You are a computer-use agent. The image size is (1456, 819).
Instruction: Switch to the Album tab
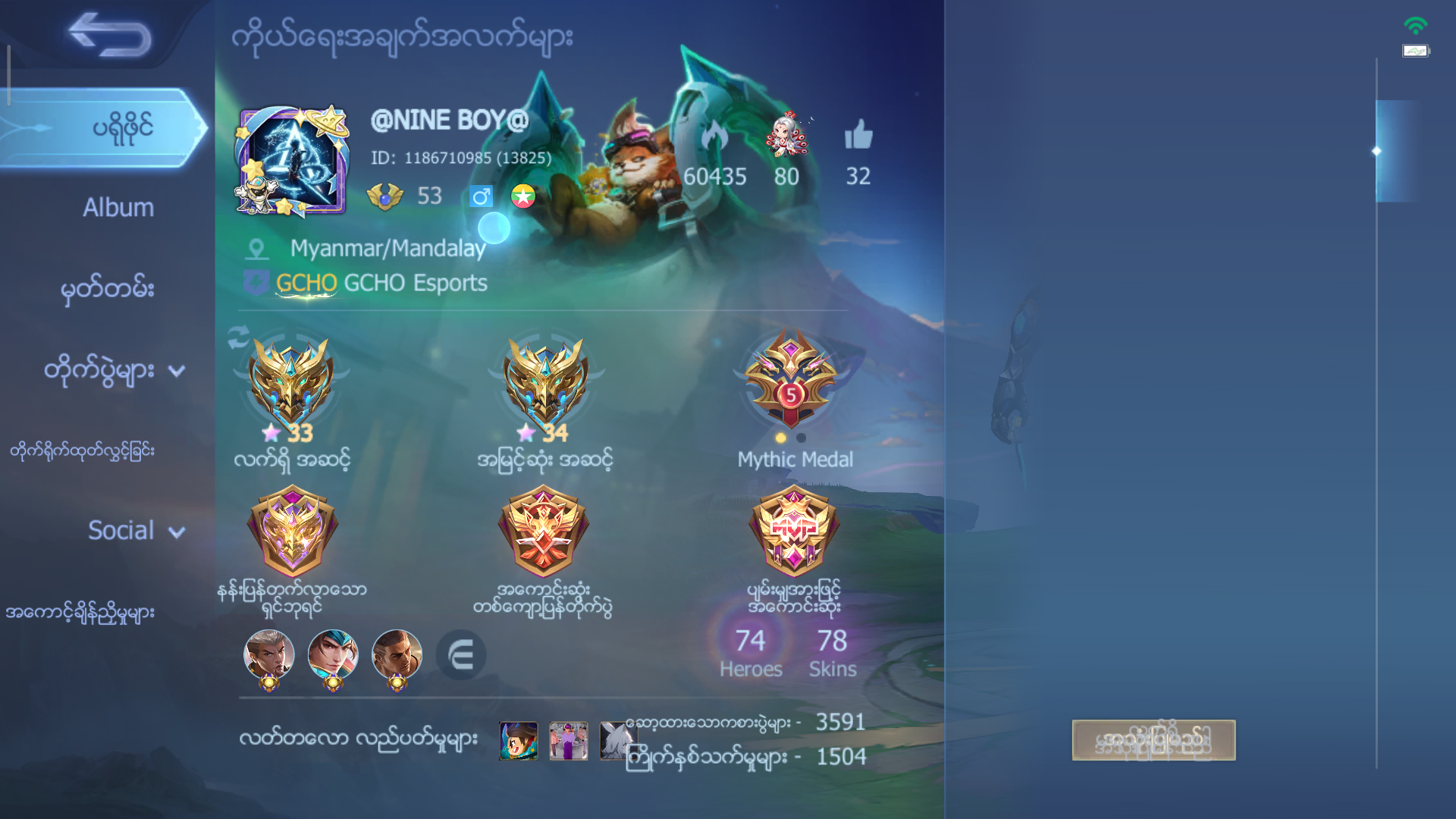tap(117, 206)
